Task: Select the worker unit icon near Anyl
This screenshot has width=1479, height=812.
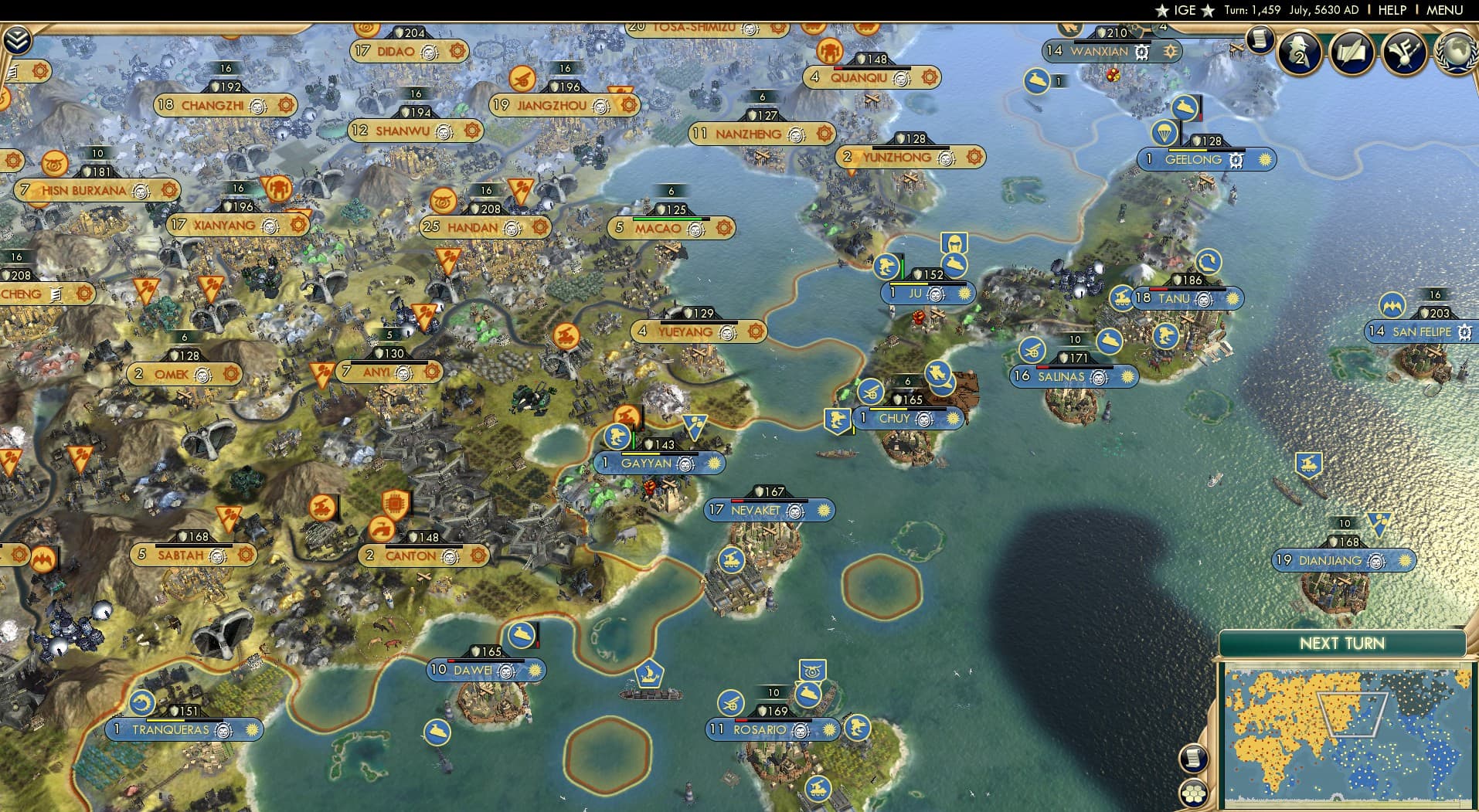Action: pos(321,372)
